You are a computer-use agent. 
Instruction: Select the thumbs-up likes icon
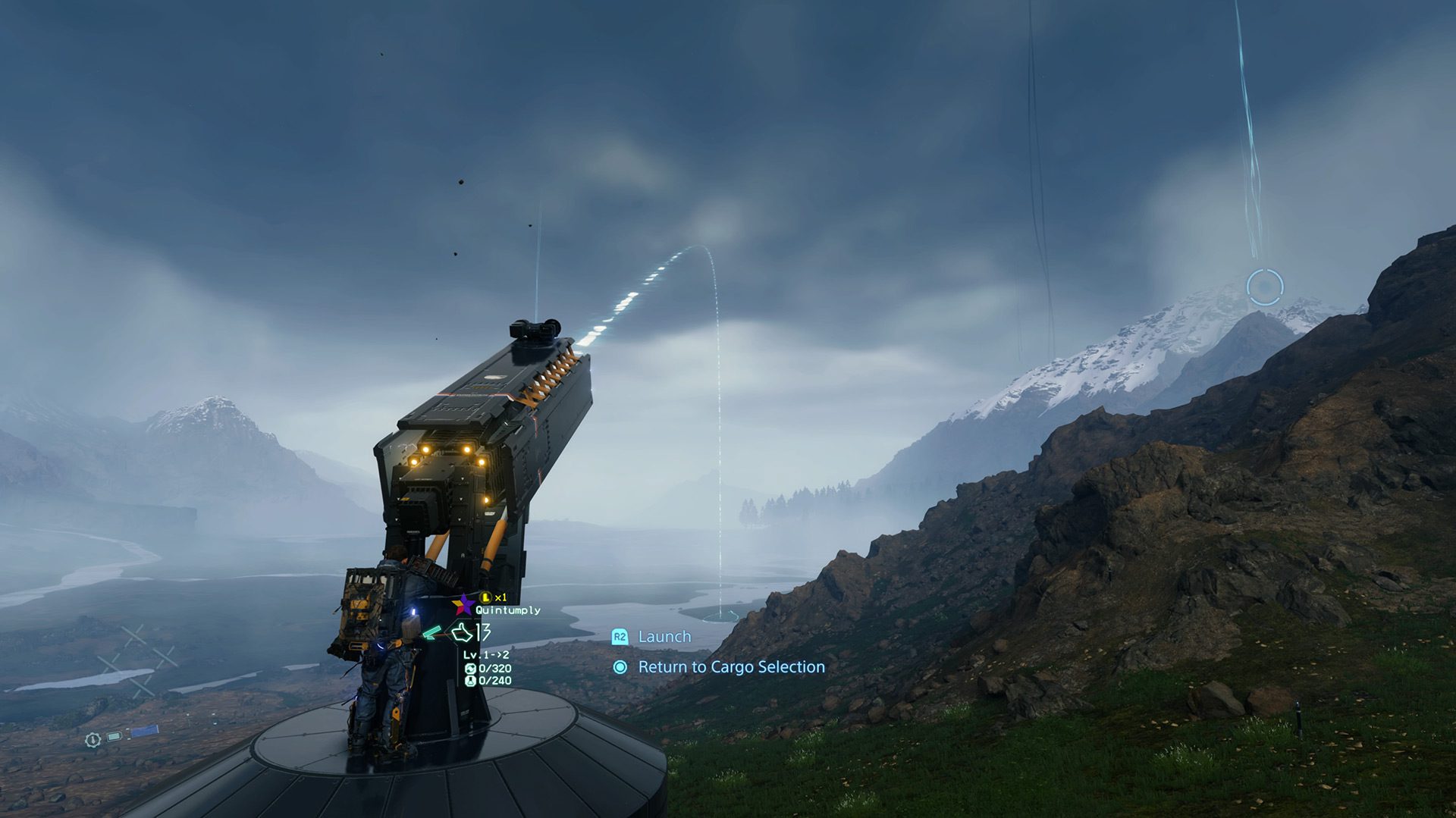tap(462, 633)
